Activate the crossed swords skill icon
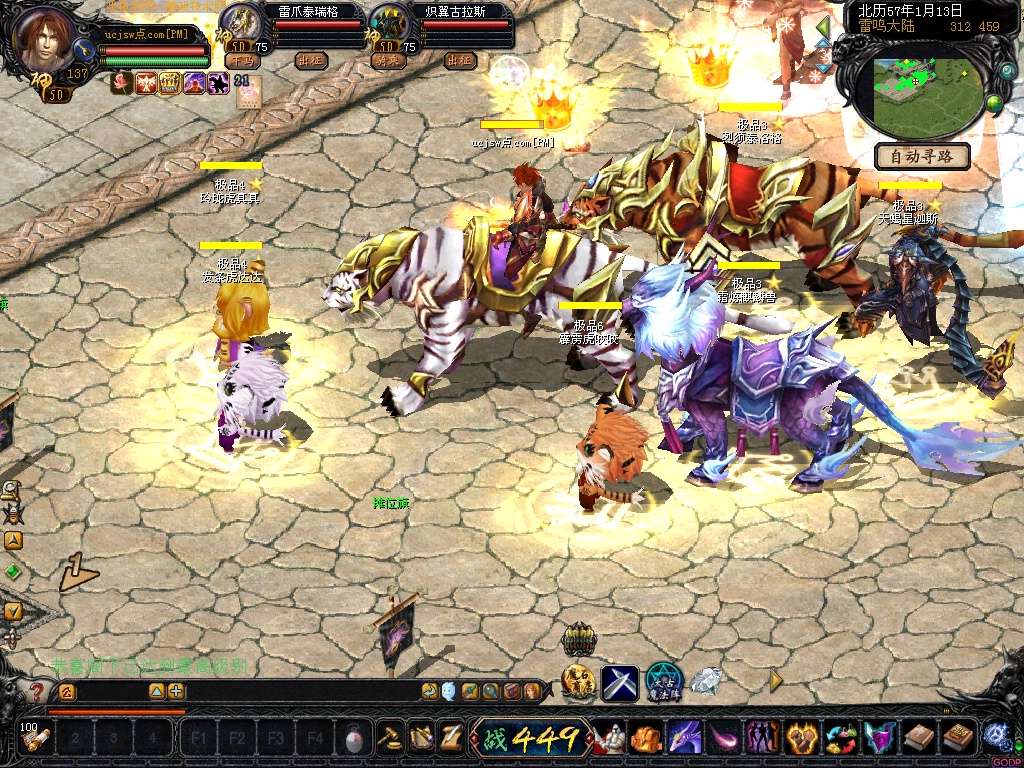 pyautogui.click(x=619, y=683)
